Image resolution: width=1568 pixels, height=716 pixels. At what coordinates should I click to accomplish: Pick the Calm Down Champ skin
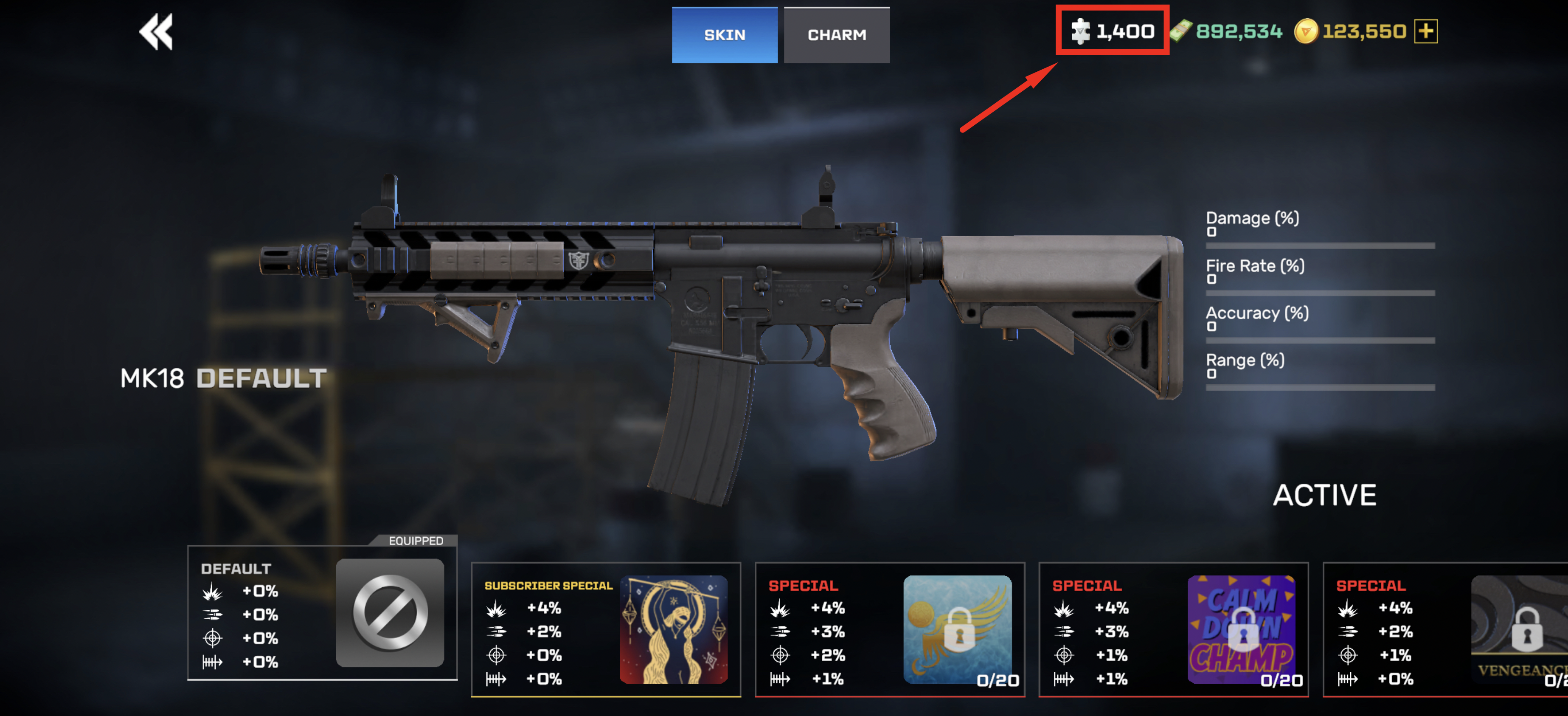point(1174,629)
